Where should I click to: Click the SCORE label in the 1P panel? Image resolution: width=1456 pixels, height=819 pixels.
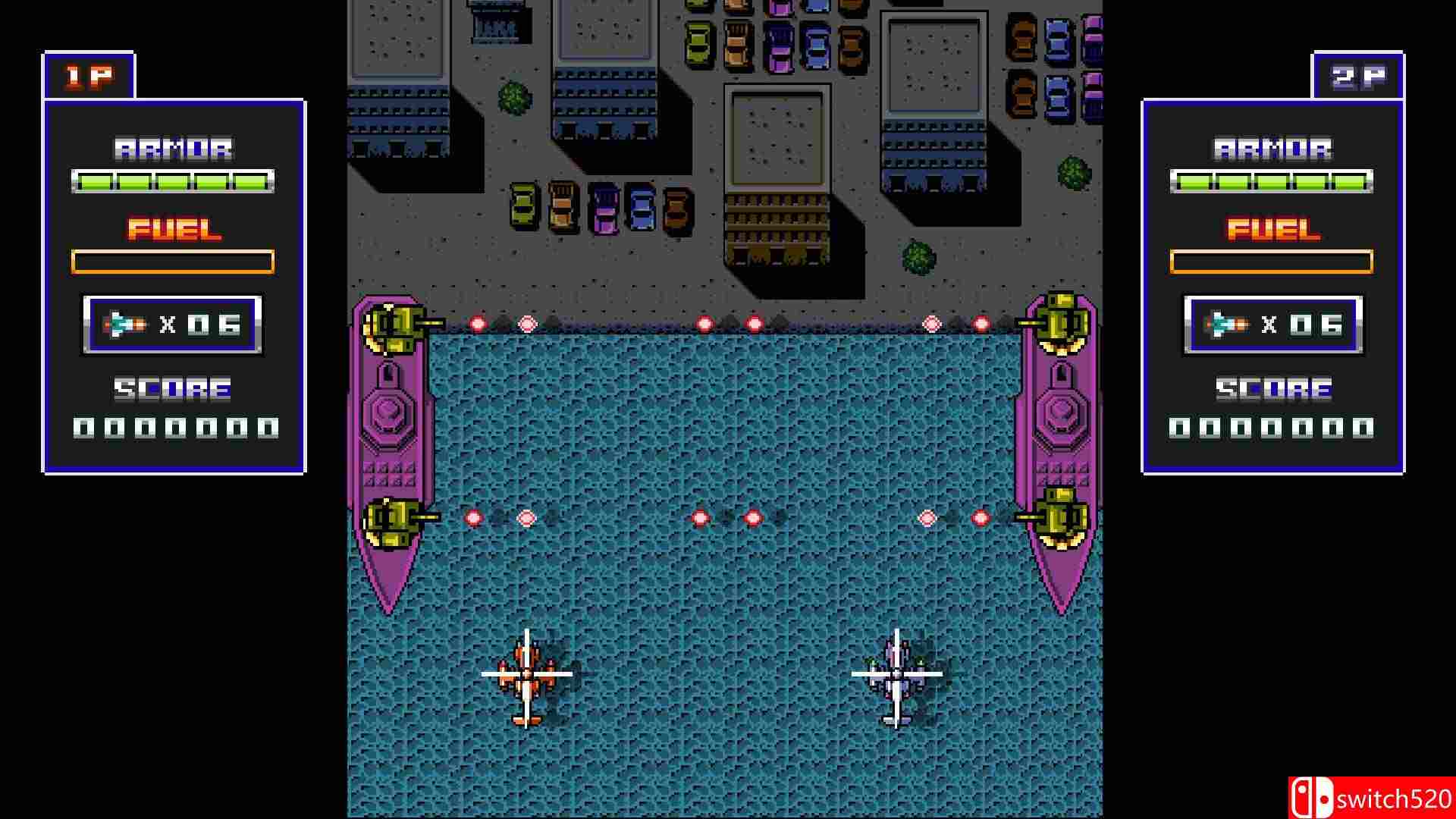[x=171, y=388]
